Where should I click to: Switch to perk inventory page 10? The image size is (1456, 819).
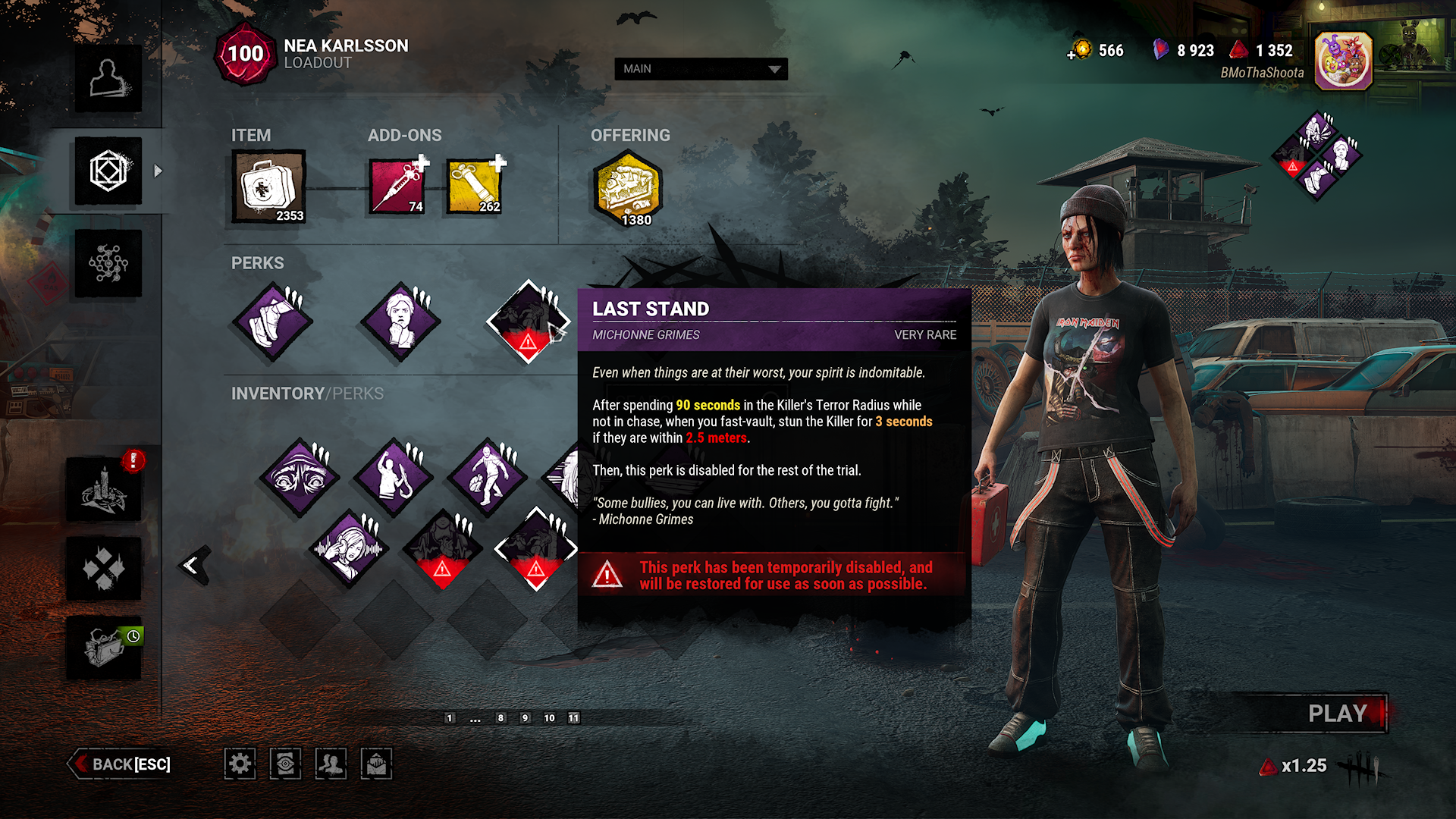[549, 718]
